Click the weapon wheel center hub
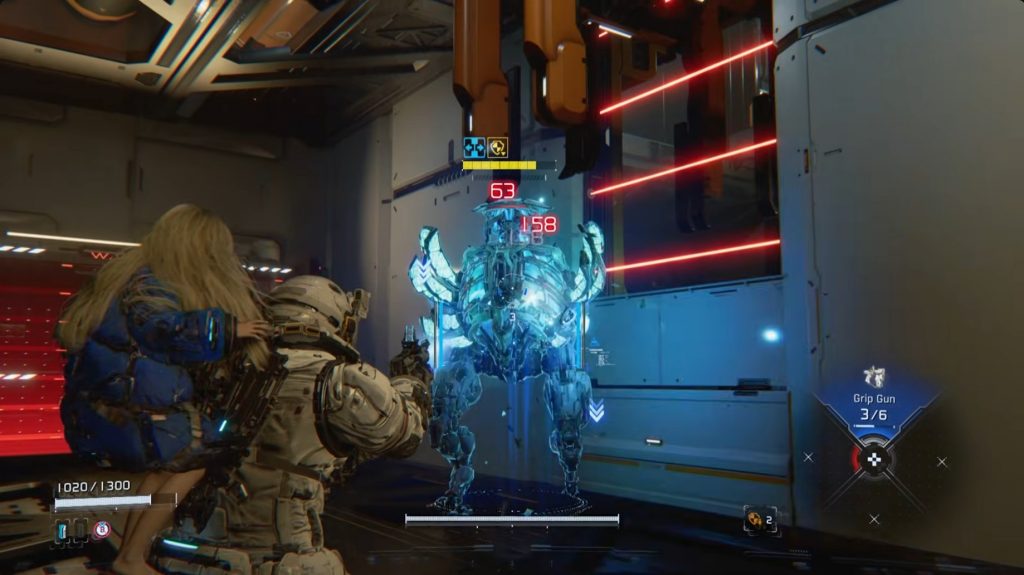1024x575 pixels. 877,460
